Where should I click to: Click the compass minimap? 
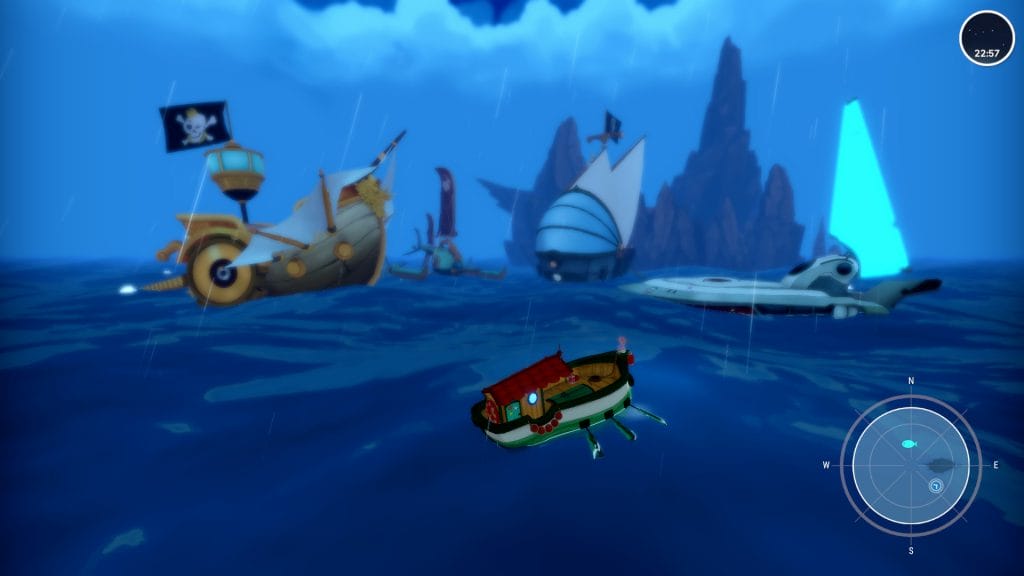click(x=910, y=465)
